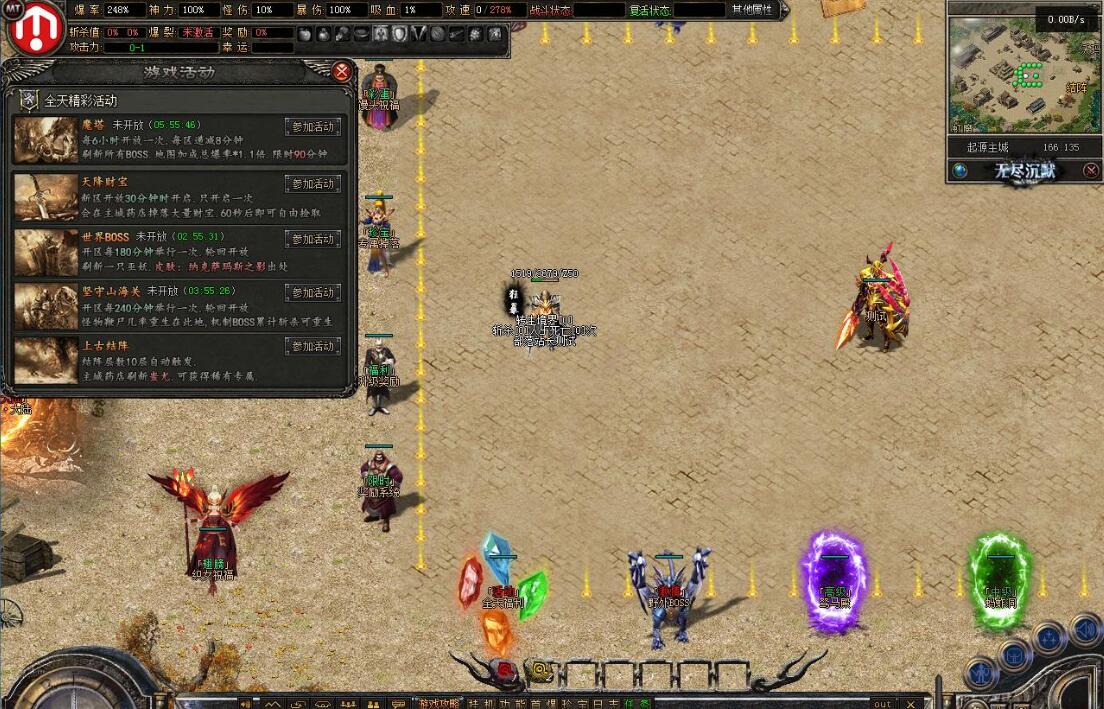The image size is (1104, 709).
Task: Click the red crossed-swords icon below minimap
Action: pyautogui.click(x=1091, y=171)
